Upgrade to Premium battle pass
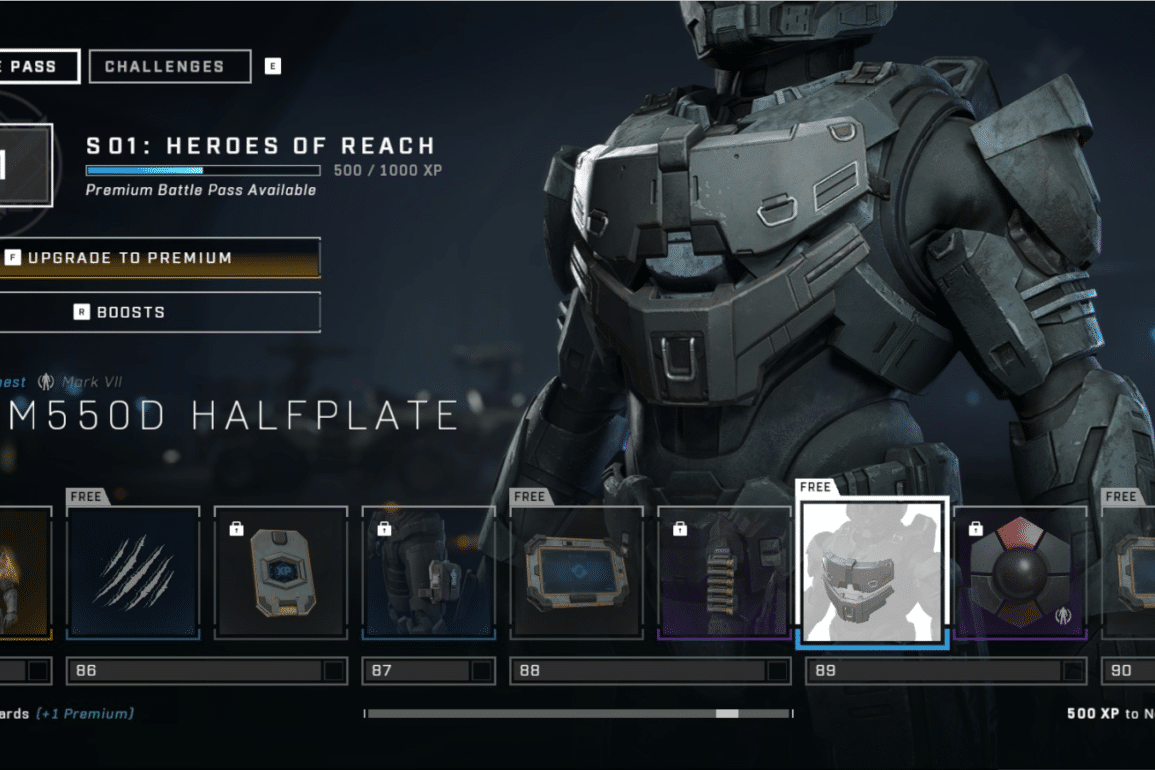This screenshot has height=770, width=1155. coord(160,258)
